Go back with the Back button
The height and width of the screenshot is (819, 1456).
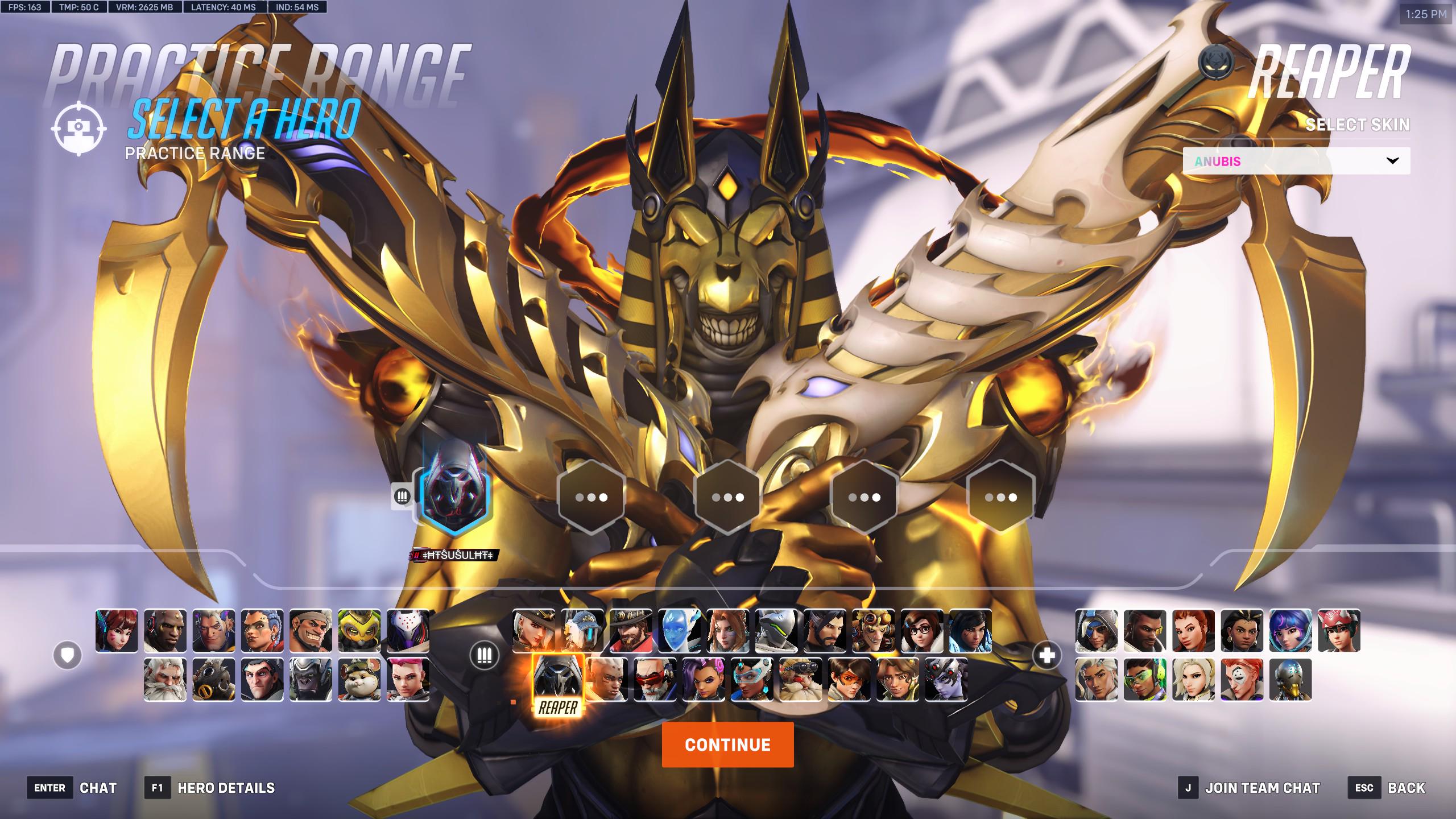point(1406,788)
